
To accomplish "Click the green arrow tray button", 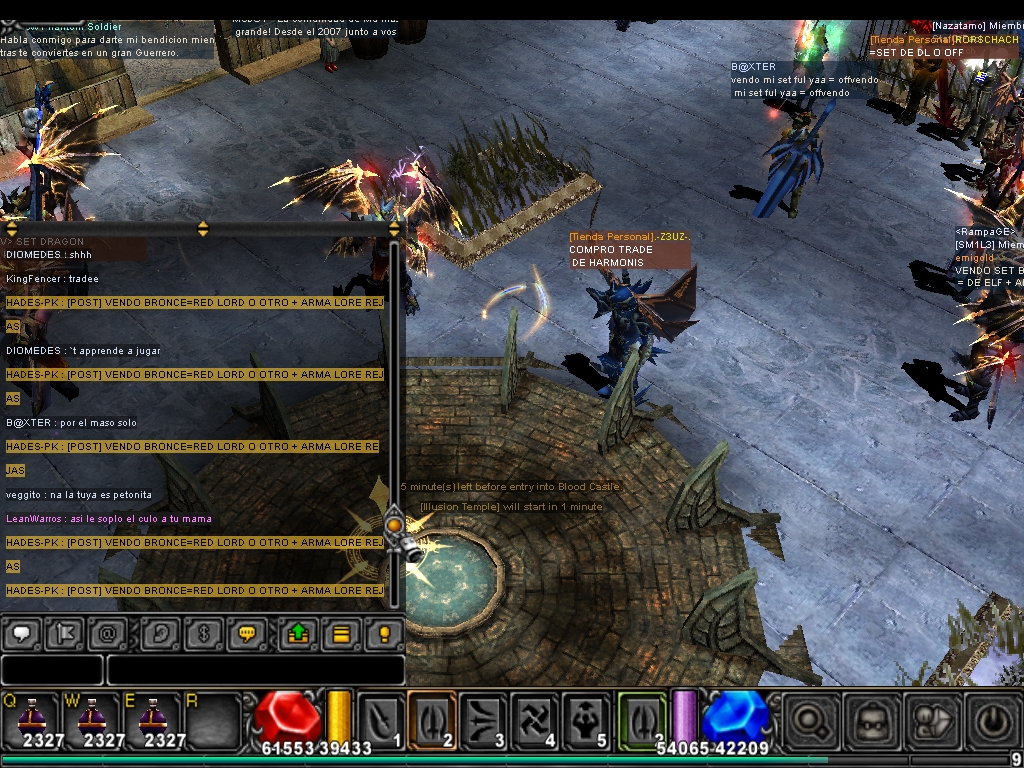I will coord(298,634).
